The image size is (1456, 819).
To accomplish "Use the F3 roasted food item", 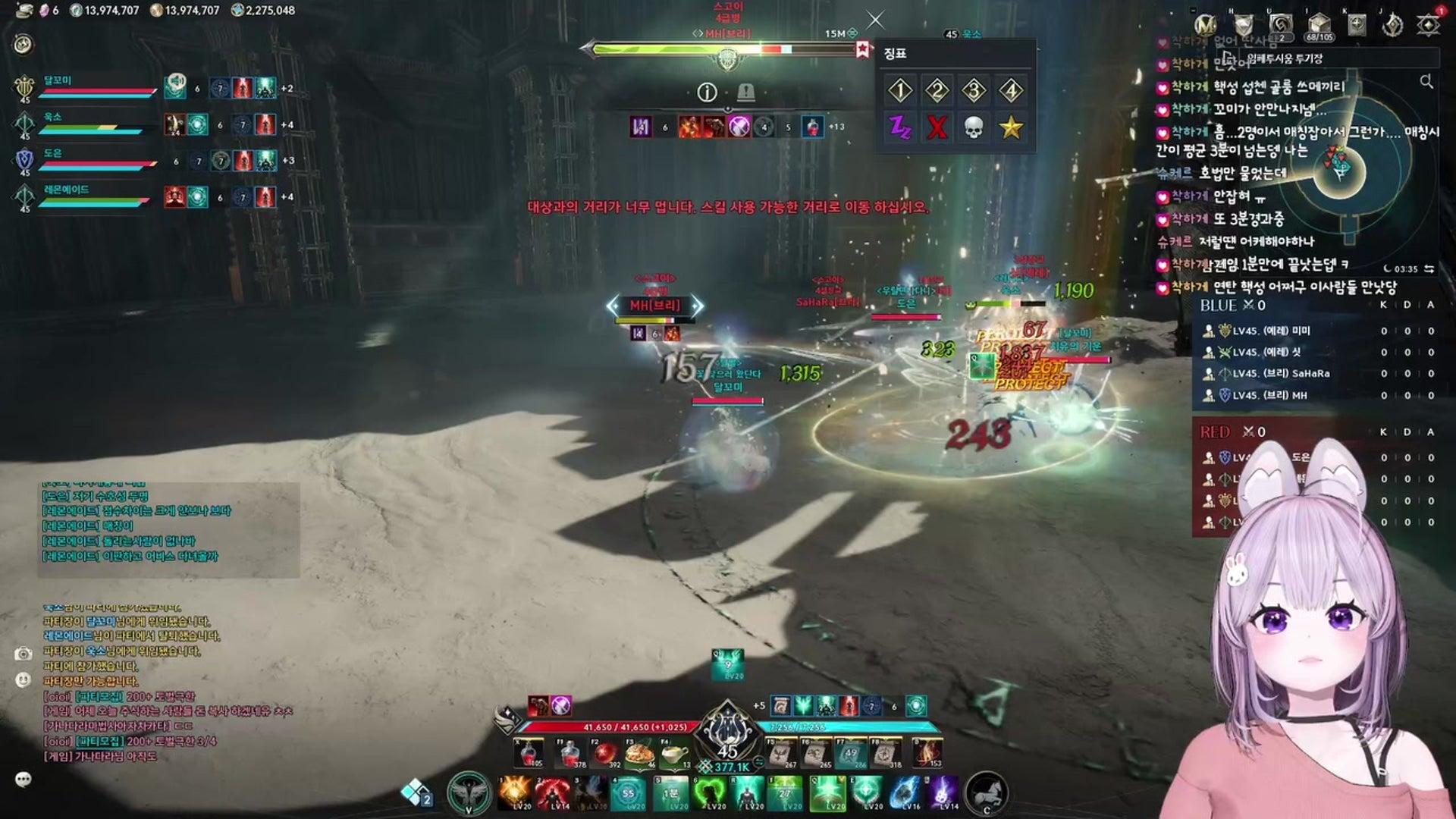I will [x=641, y=754].
